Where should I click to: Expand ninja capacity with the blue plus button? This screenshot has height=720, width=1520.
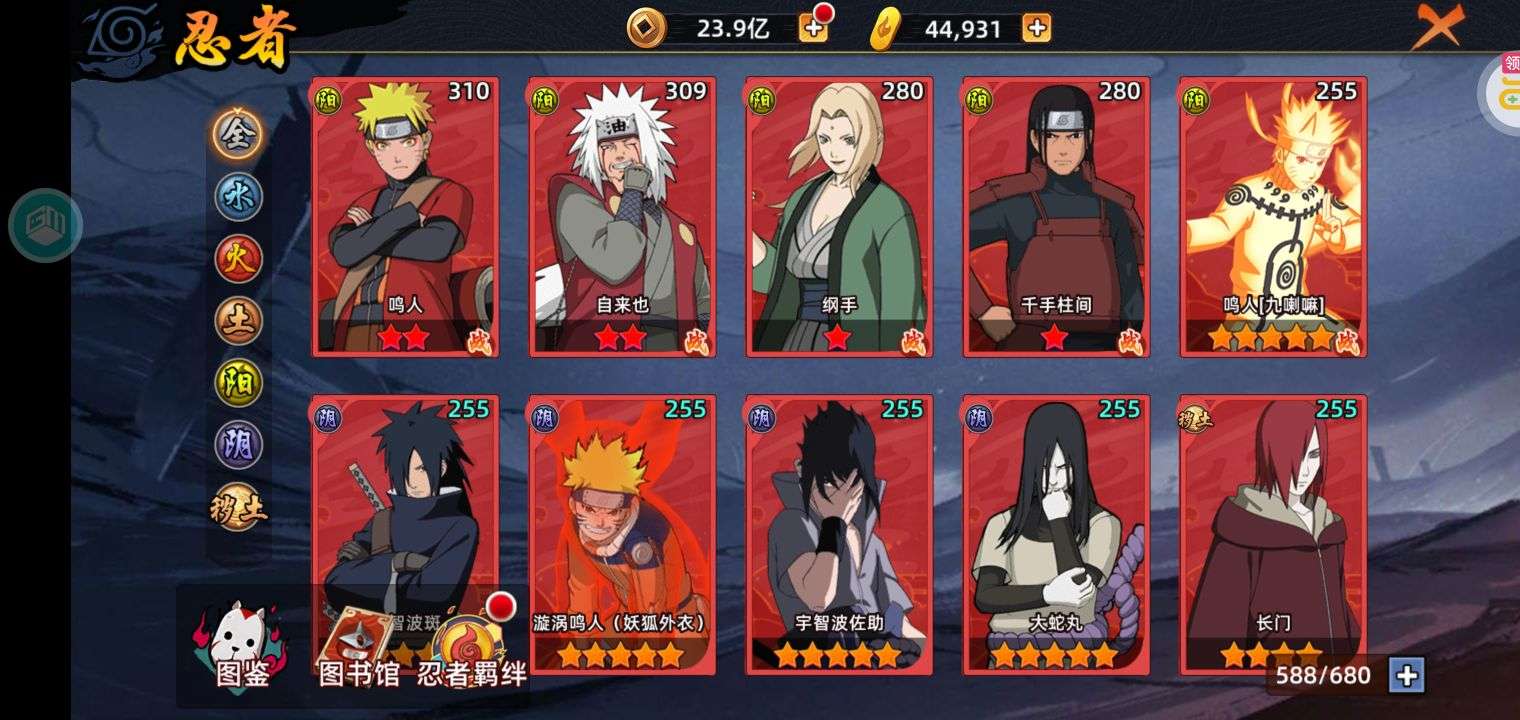coord(1406,676)
